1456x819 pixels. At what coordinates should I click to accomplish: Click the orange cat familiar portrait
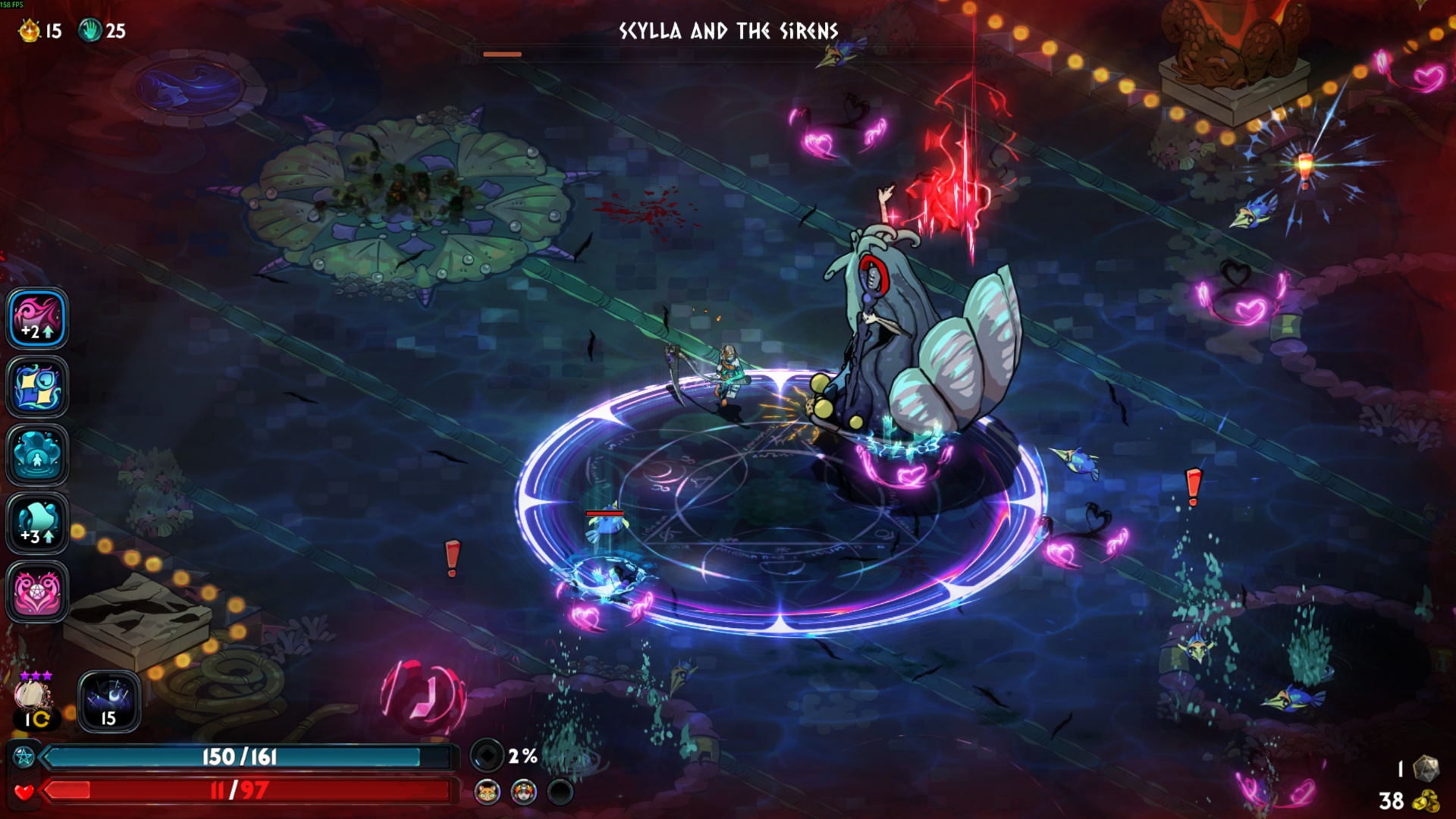(x=487, y=792)
